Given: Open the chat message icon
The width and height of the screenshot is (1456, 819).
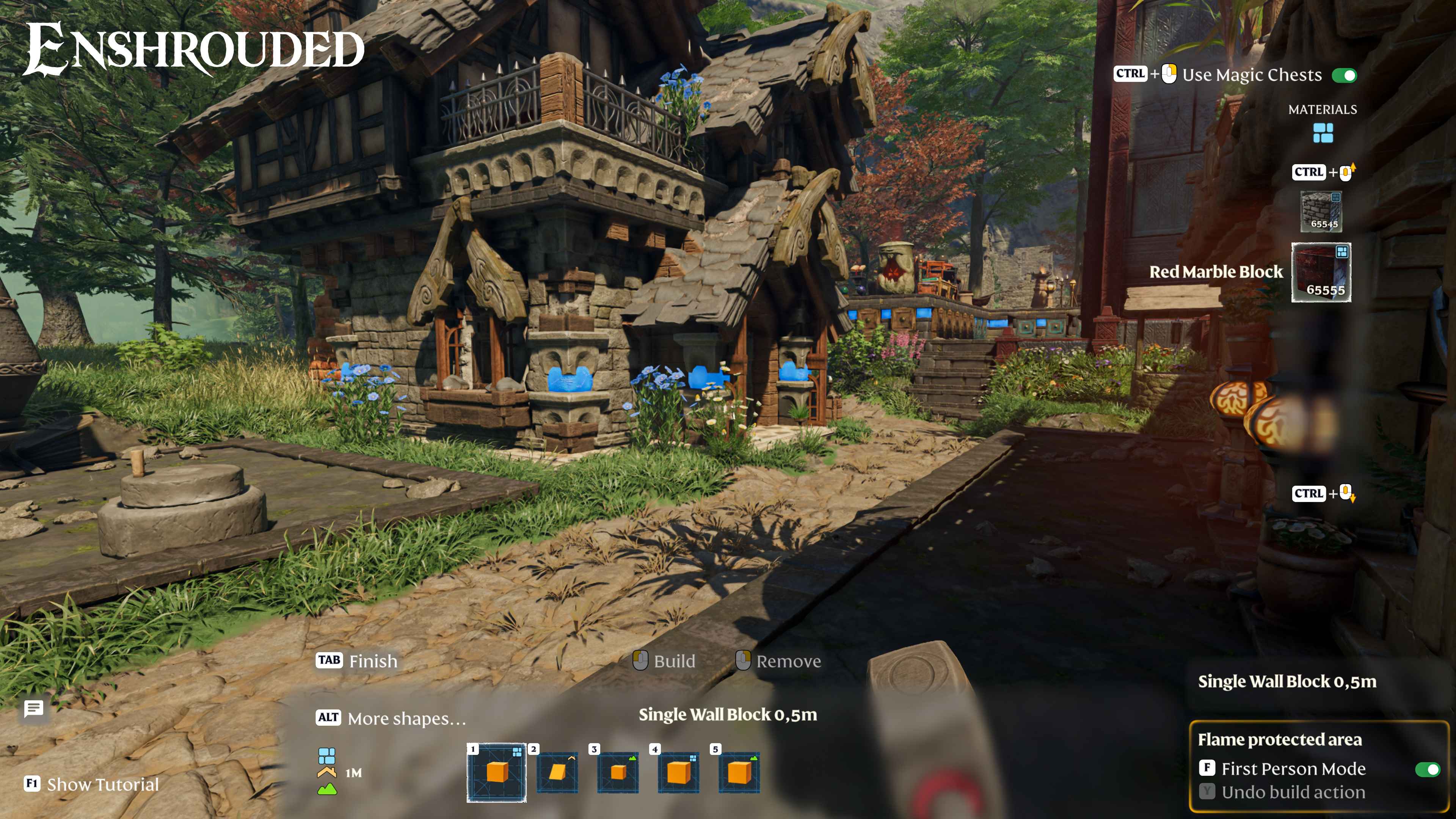Looking at the screenshot, I should (34, 708).
